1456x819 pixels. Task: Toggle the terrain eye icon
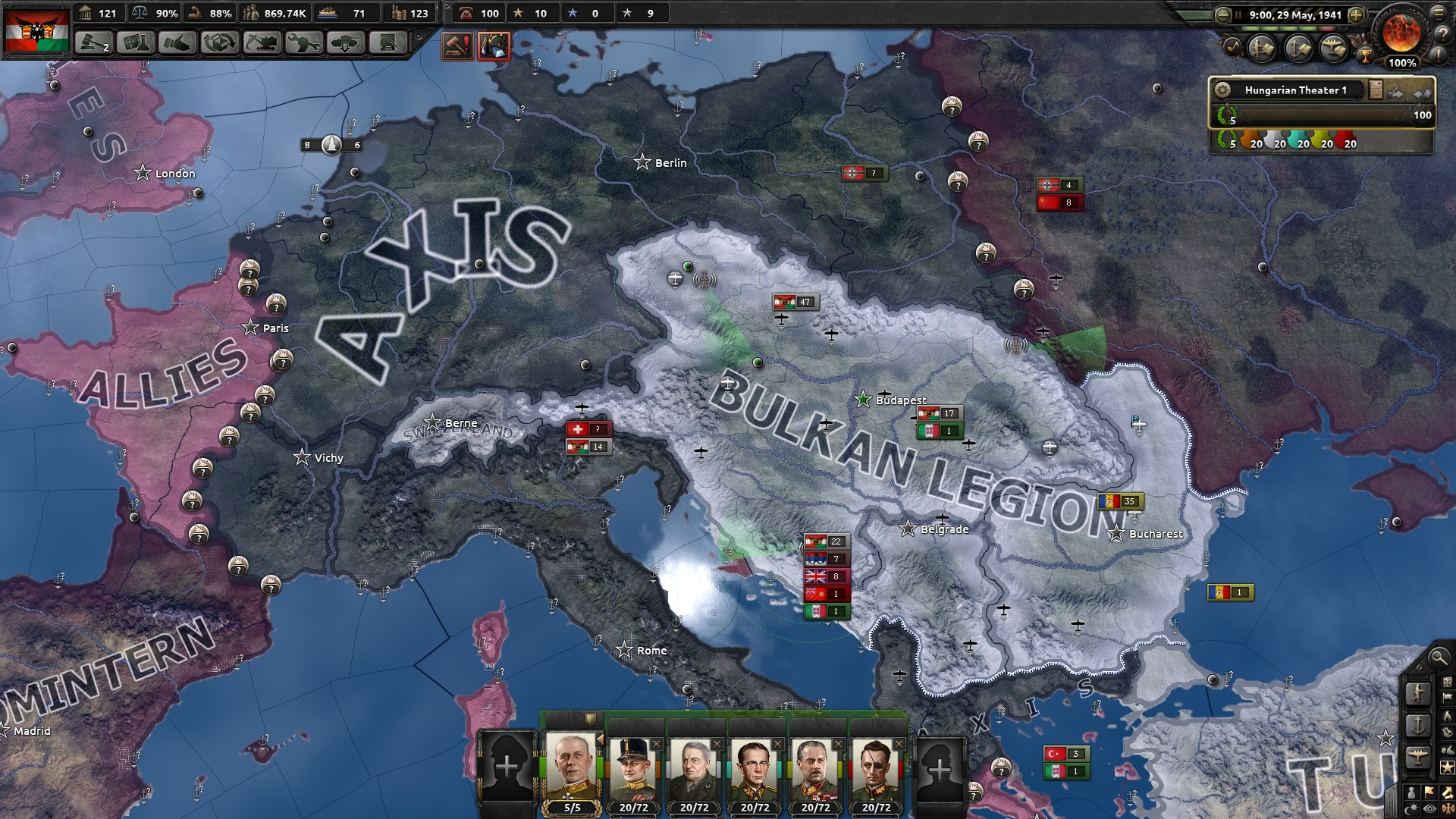point(1428,809)
